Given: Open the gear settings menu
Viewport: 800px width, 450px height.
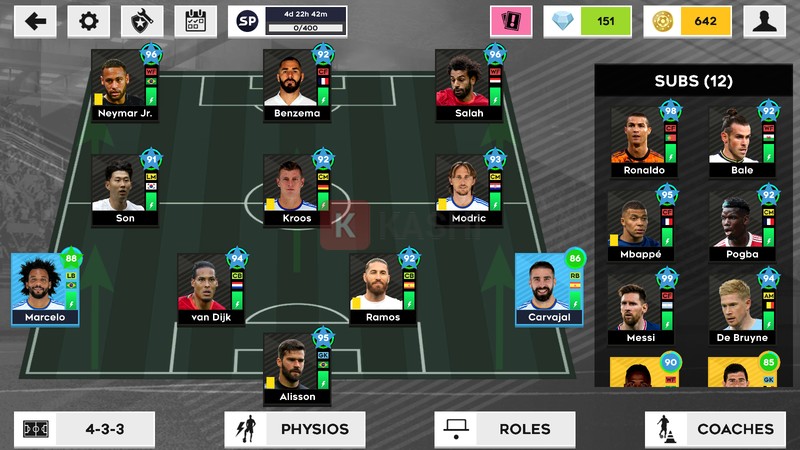Looking at the screenshot, I should (88, 21).
